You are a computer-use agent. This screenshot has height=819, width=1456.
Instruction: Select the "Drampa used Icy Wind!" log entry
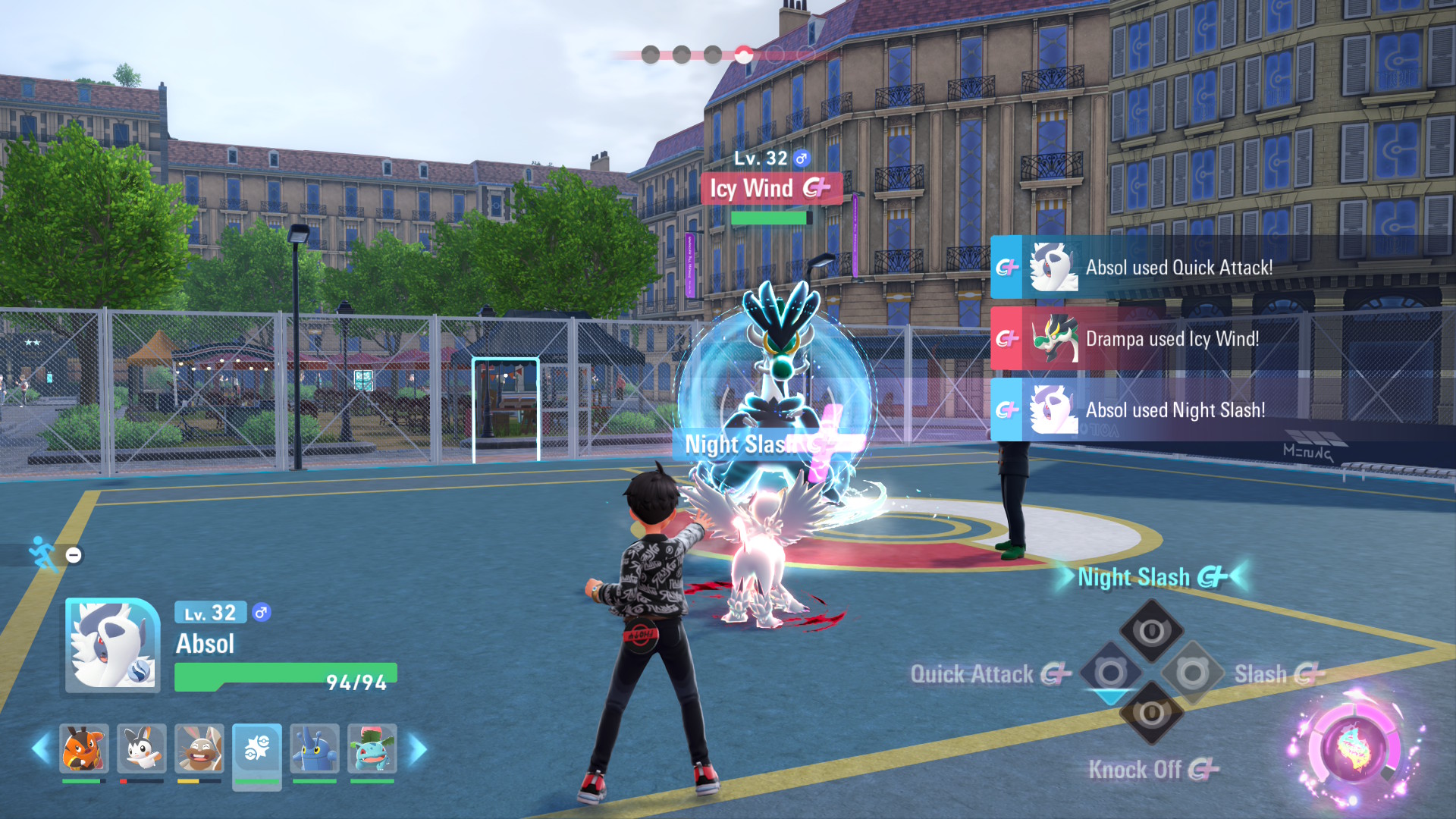point(1172,338)
